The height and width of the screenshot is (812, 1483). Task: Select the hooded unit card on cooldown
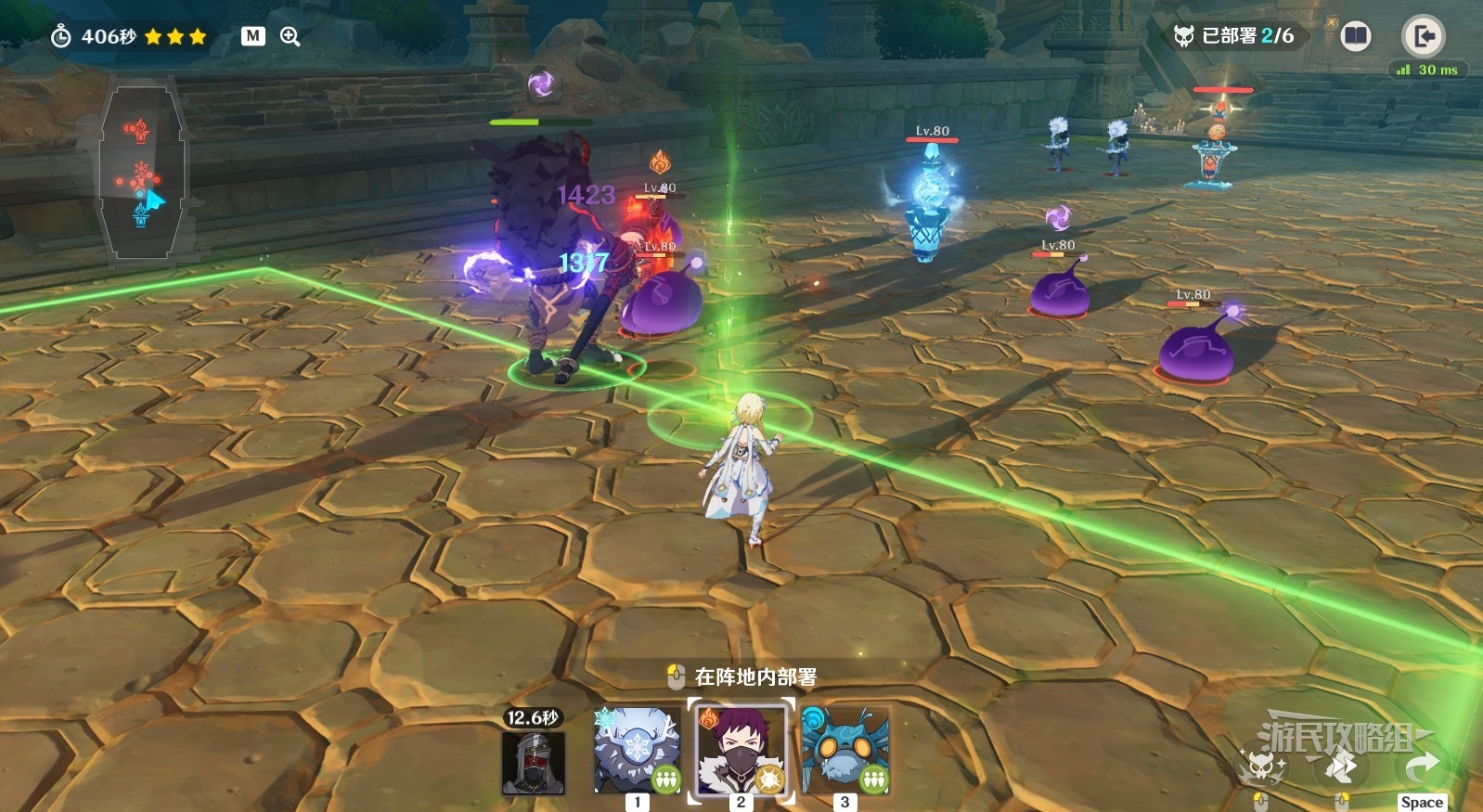[533, 761]
